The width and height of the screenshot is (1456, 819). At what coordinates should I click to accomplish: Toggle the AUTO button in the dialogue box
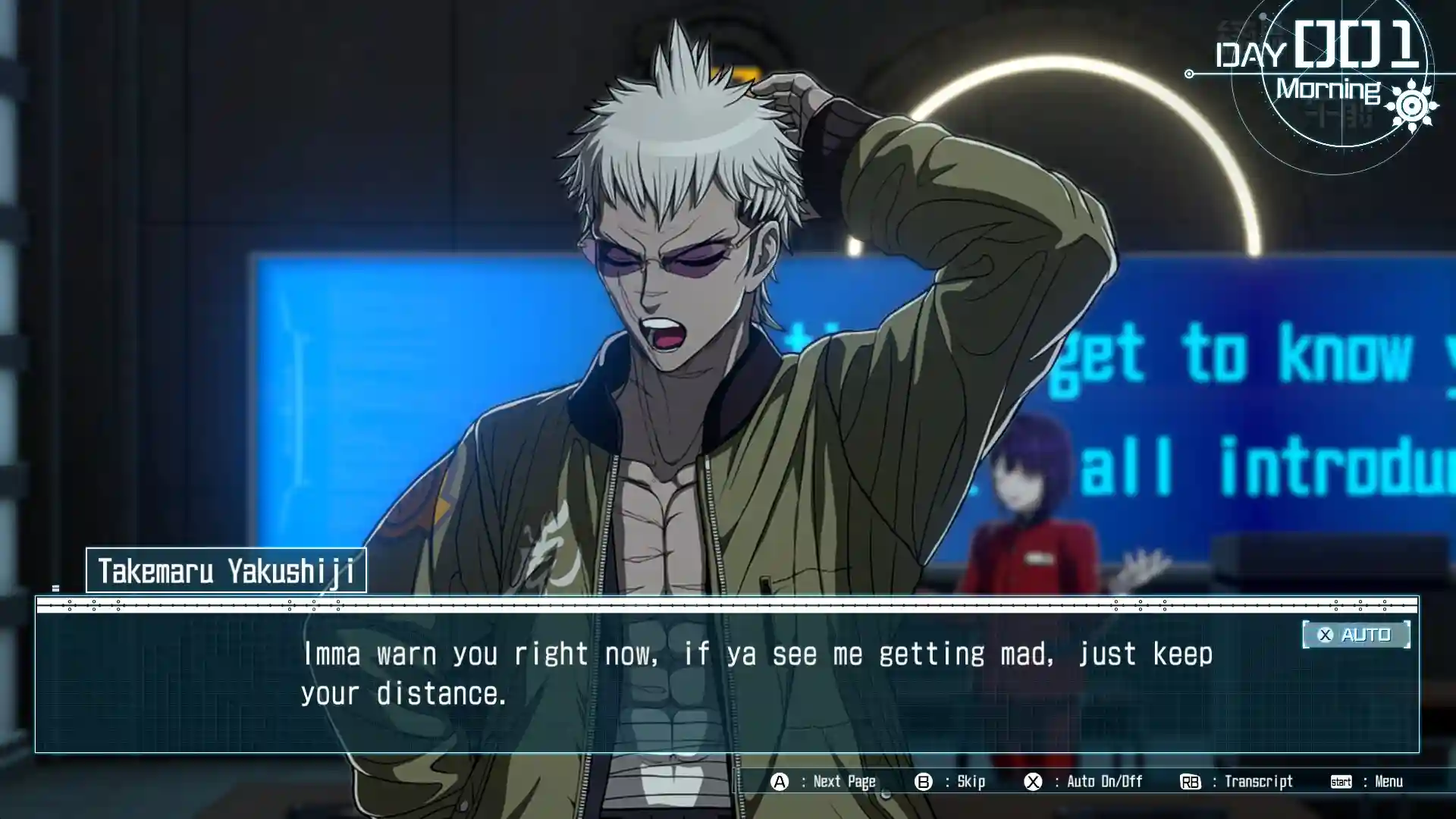pos(1356,635)
